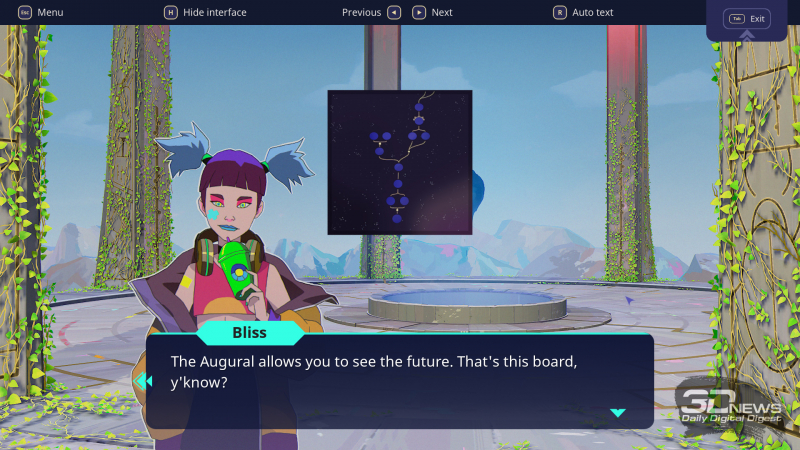Click the Exit button

point(747,19)
